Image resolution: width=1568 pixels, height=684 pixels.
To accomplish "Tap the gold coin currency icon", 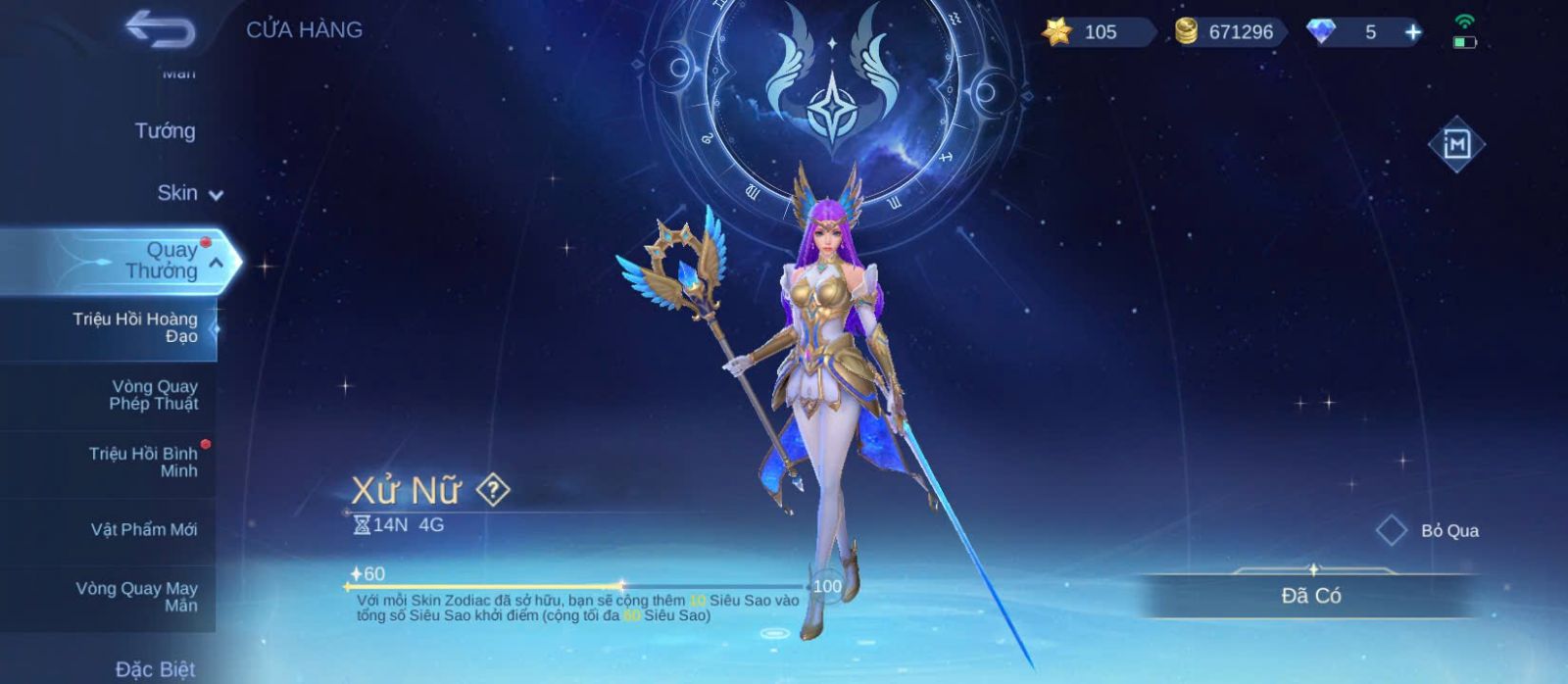I will (x=1186, y=32).
